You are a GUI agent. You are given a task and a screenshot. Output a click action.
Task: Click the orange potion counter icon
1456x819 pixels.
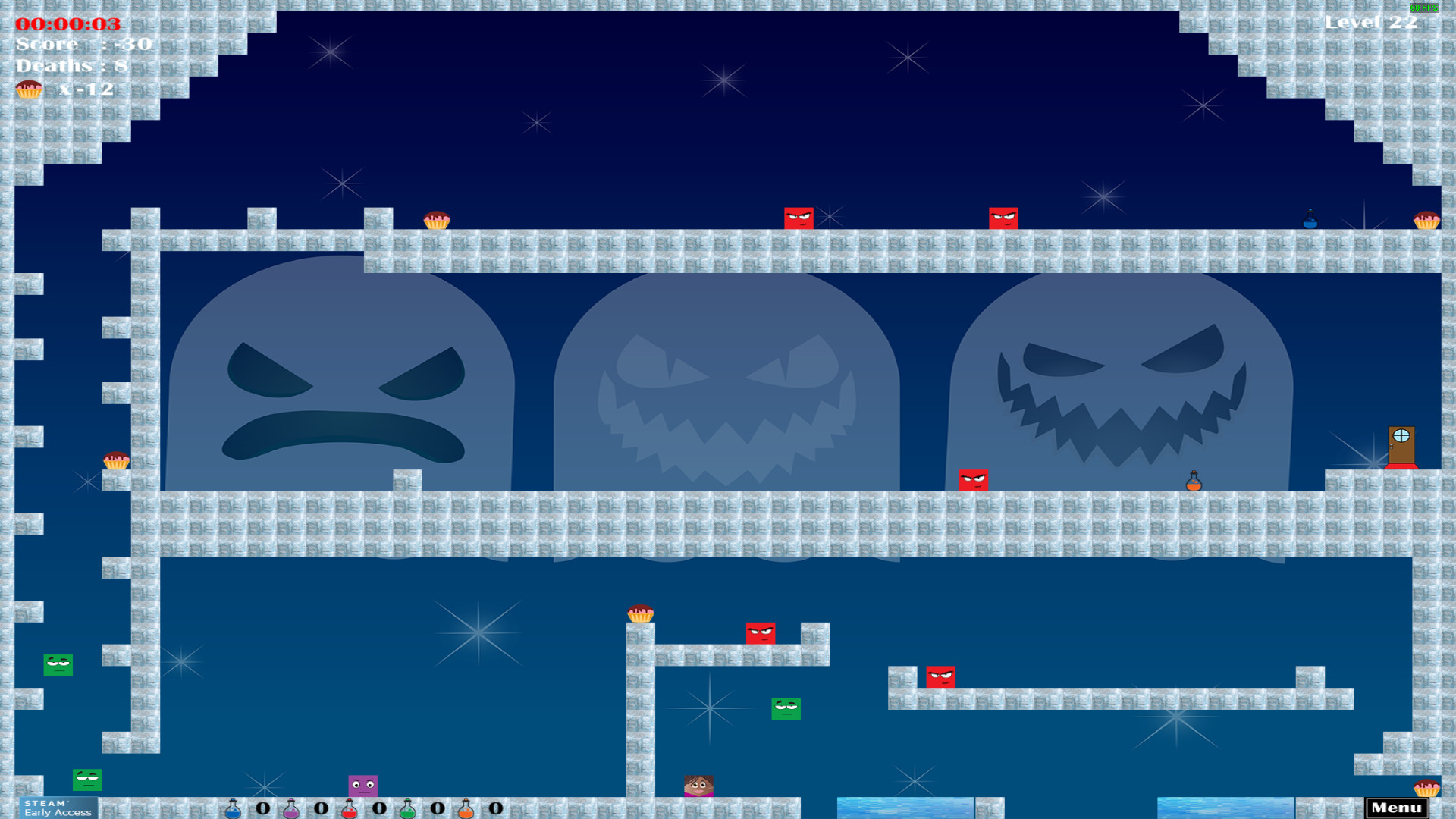(x=466, y=808)
